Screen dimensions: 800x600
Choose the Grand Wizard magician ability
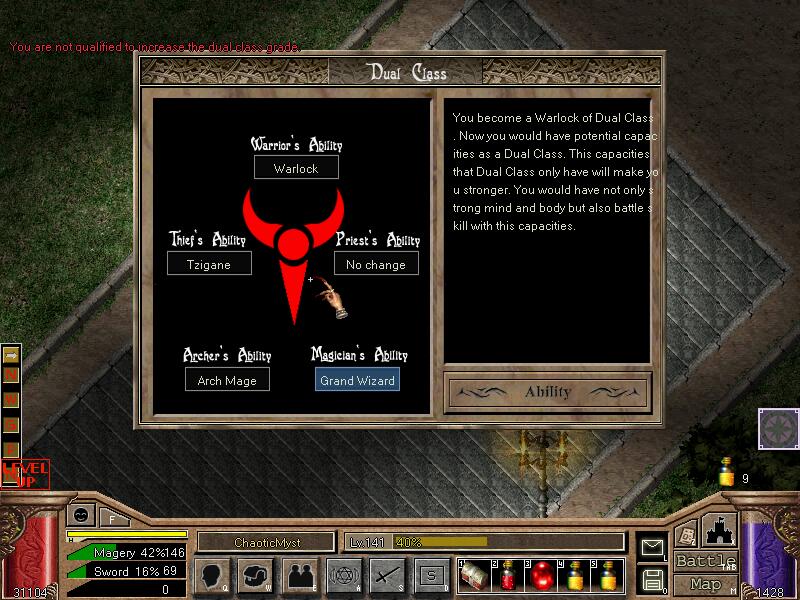pos(358,380)
